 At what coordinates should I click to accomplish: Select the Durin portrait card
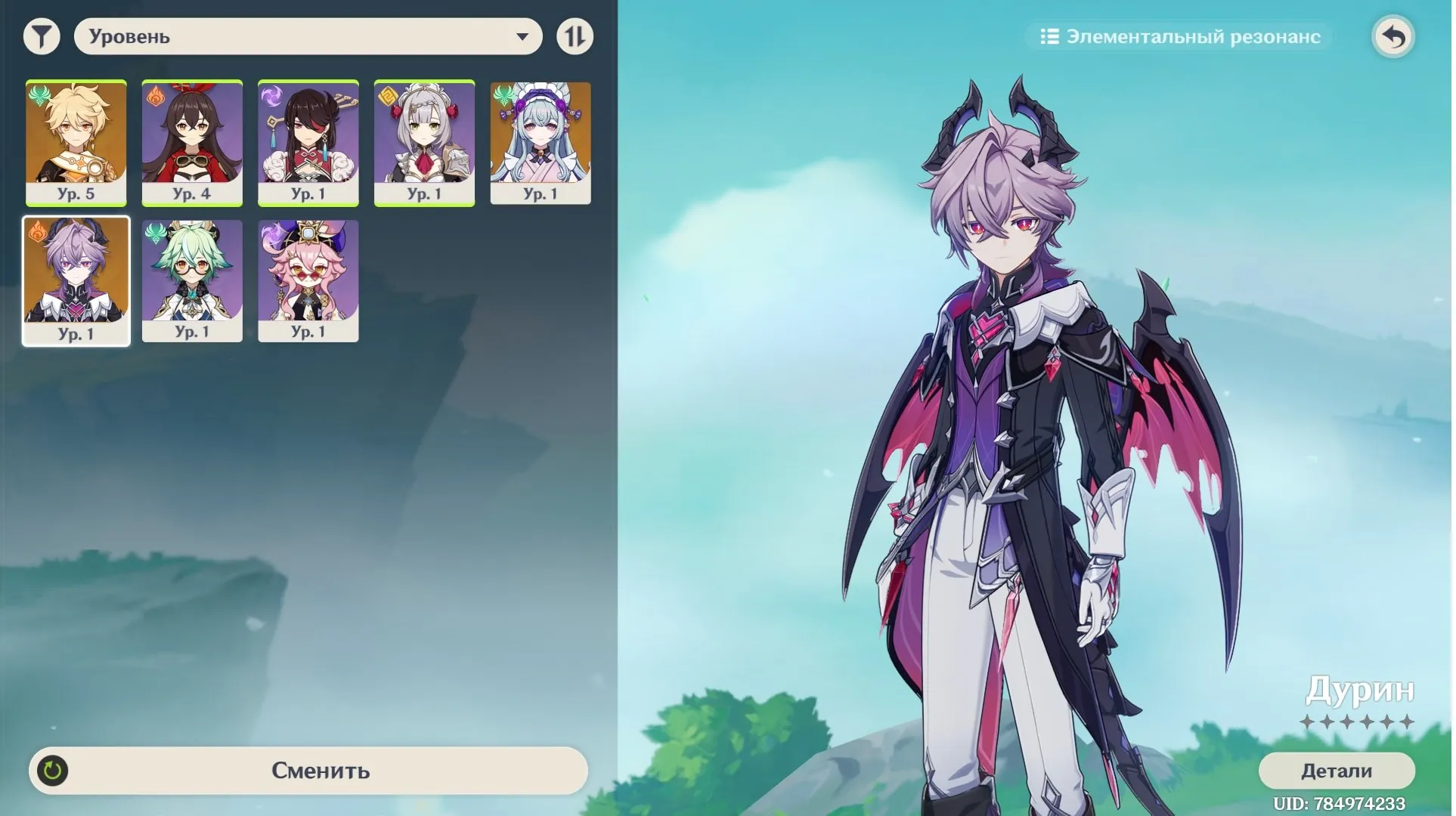point(76,280)
